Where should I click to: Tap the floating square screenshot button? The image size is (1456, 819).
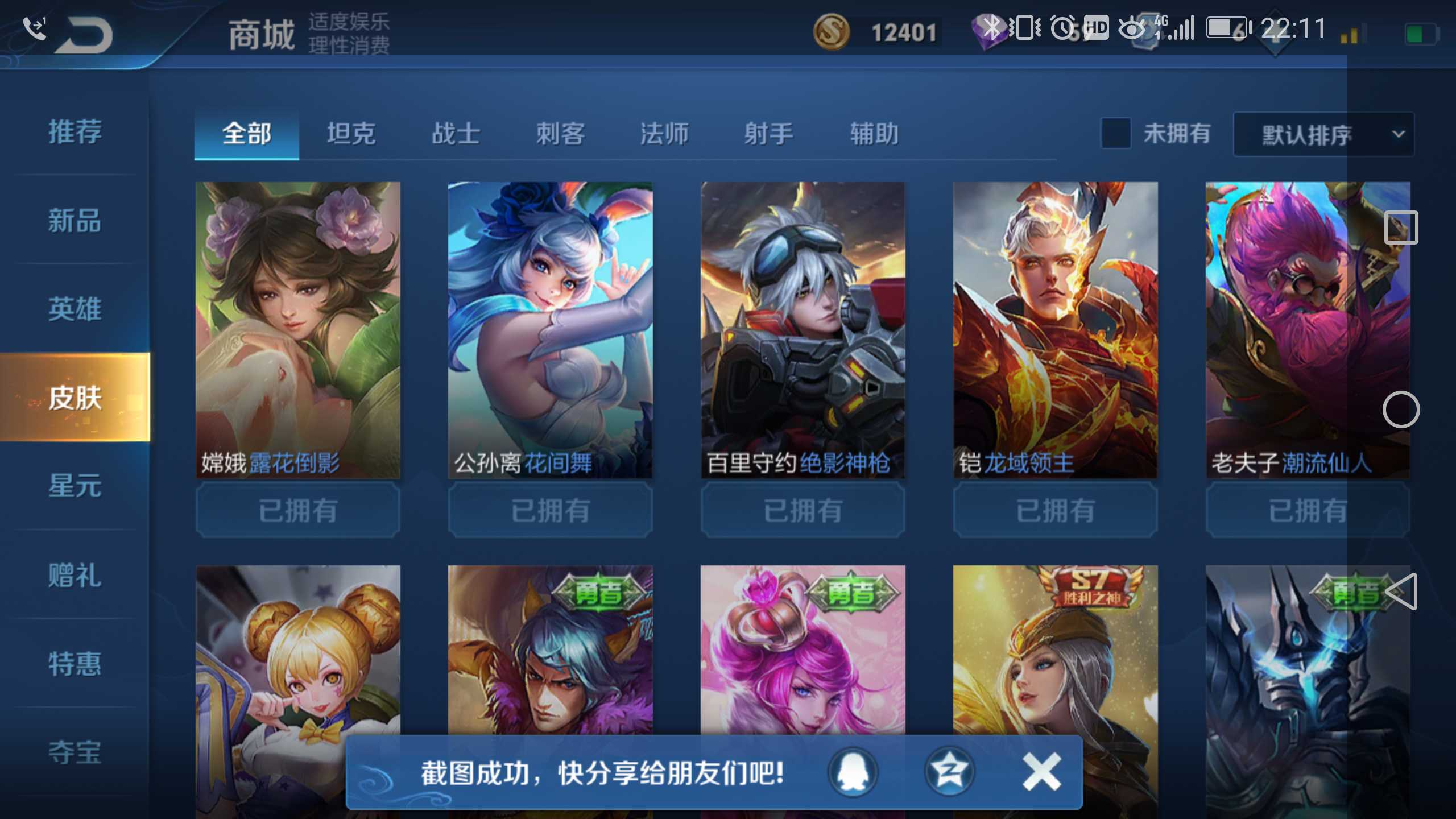1401,226
